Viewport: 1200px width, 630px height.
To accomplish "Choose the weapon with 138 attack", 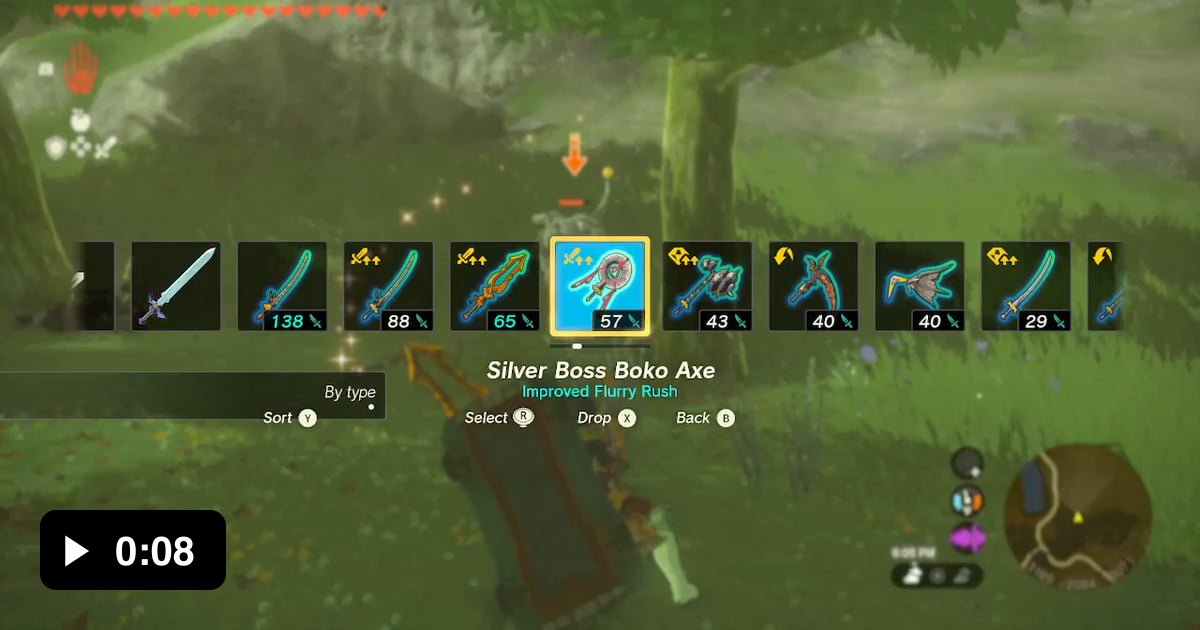I will tap(282, 286).
